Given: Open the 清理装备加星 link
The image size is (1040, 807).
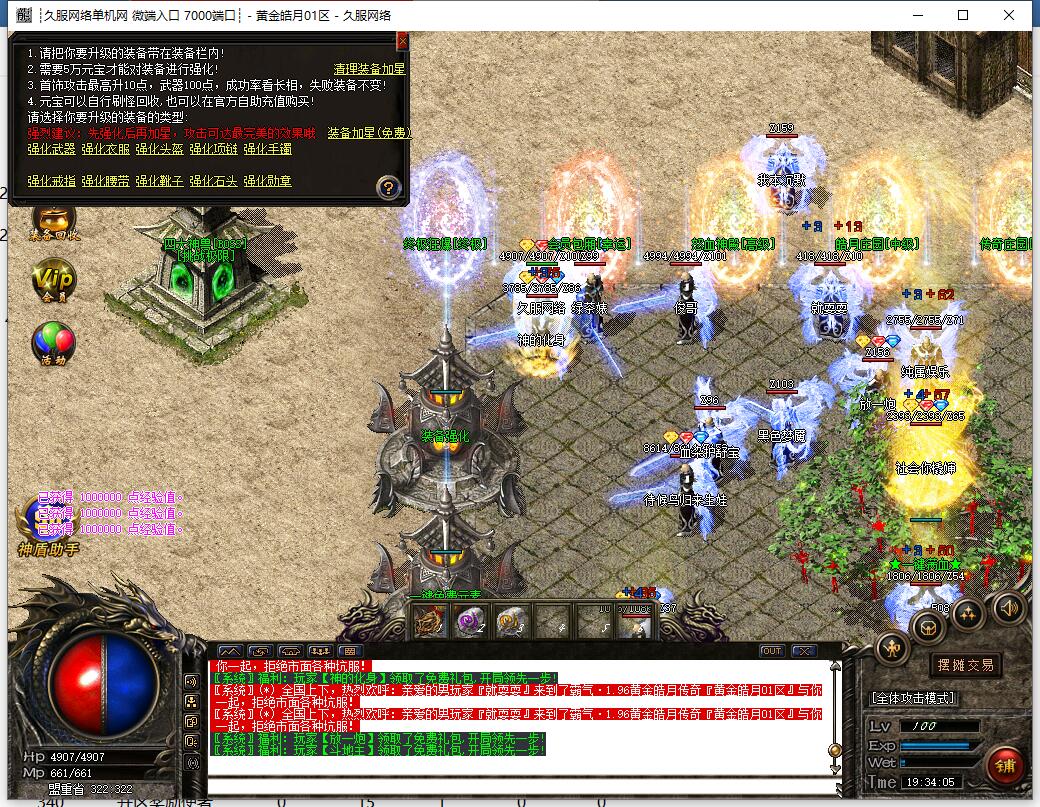Looking at the screenshot, I should [x=369, y=69].
